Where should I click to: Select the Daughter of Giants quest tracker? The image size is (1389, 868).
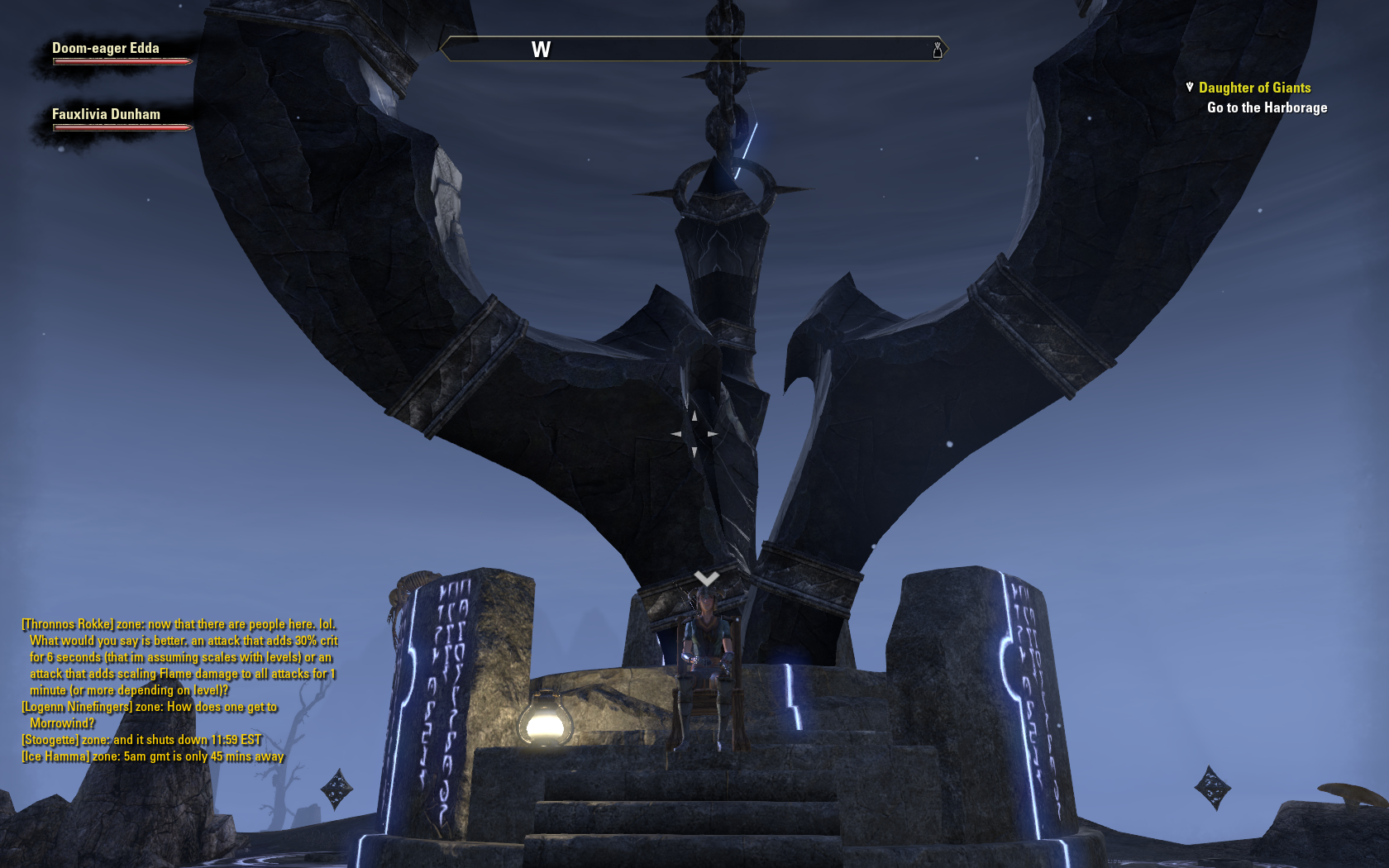[1254, 88]
